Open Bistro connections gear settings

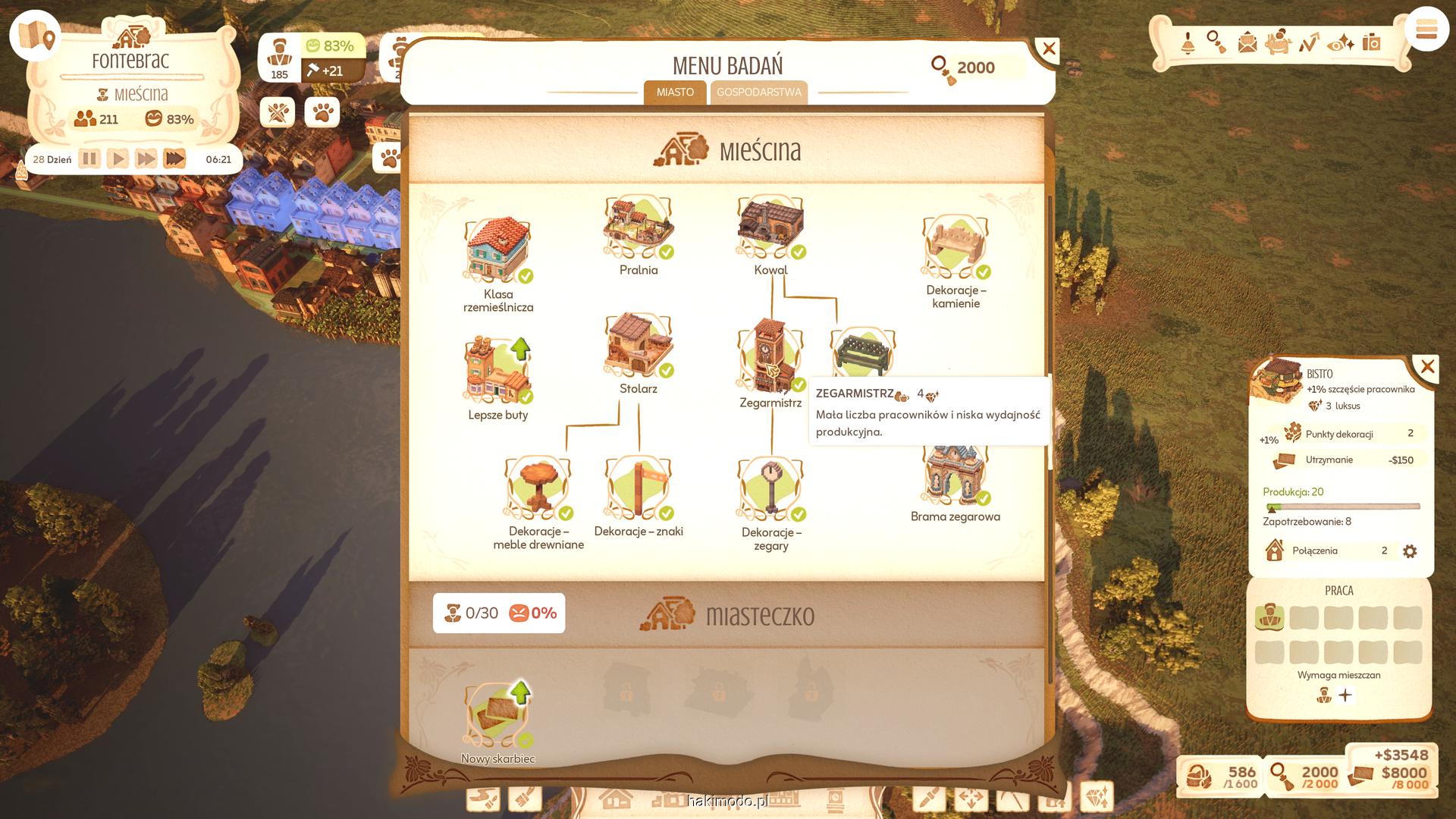click(x=1410, y=551)
